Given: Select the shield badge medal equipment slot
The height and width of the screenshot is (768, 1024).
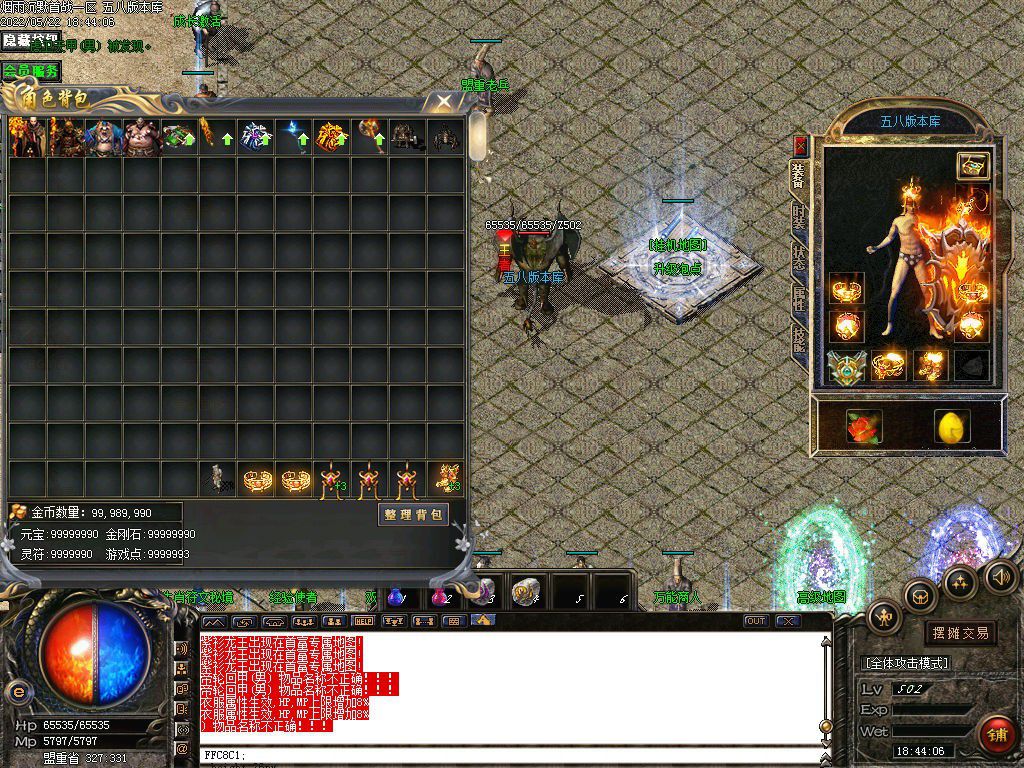Looking at the screenshot, I should tap(846, 367).
